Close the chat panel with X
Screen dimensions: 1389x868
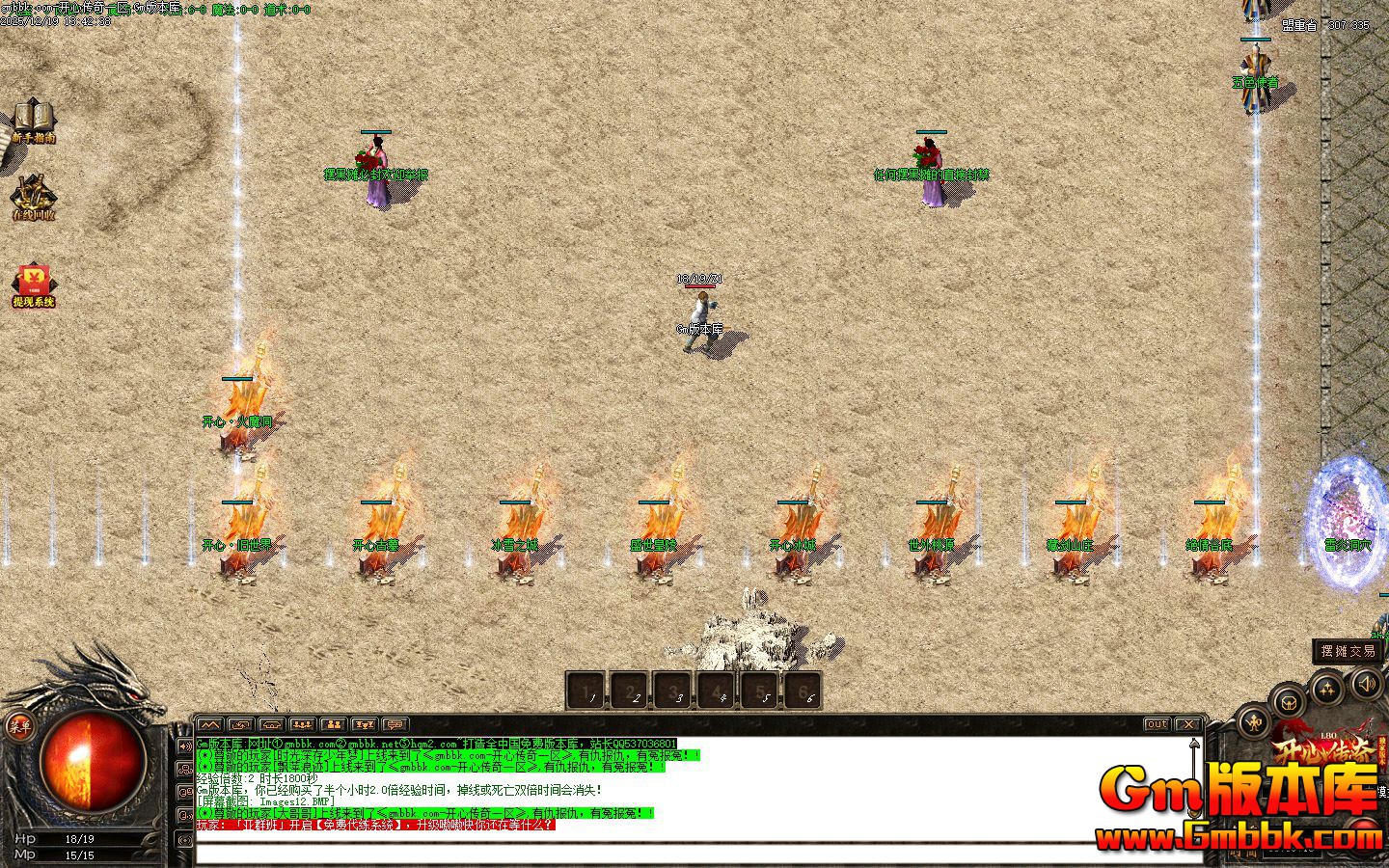point(1188,724)
